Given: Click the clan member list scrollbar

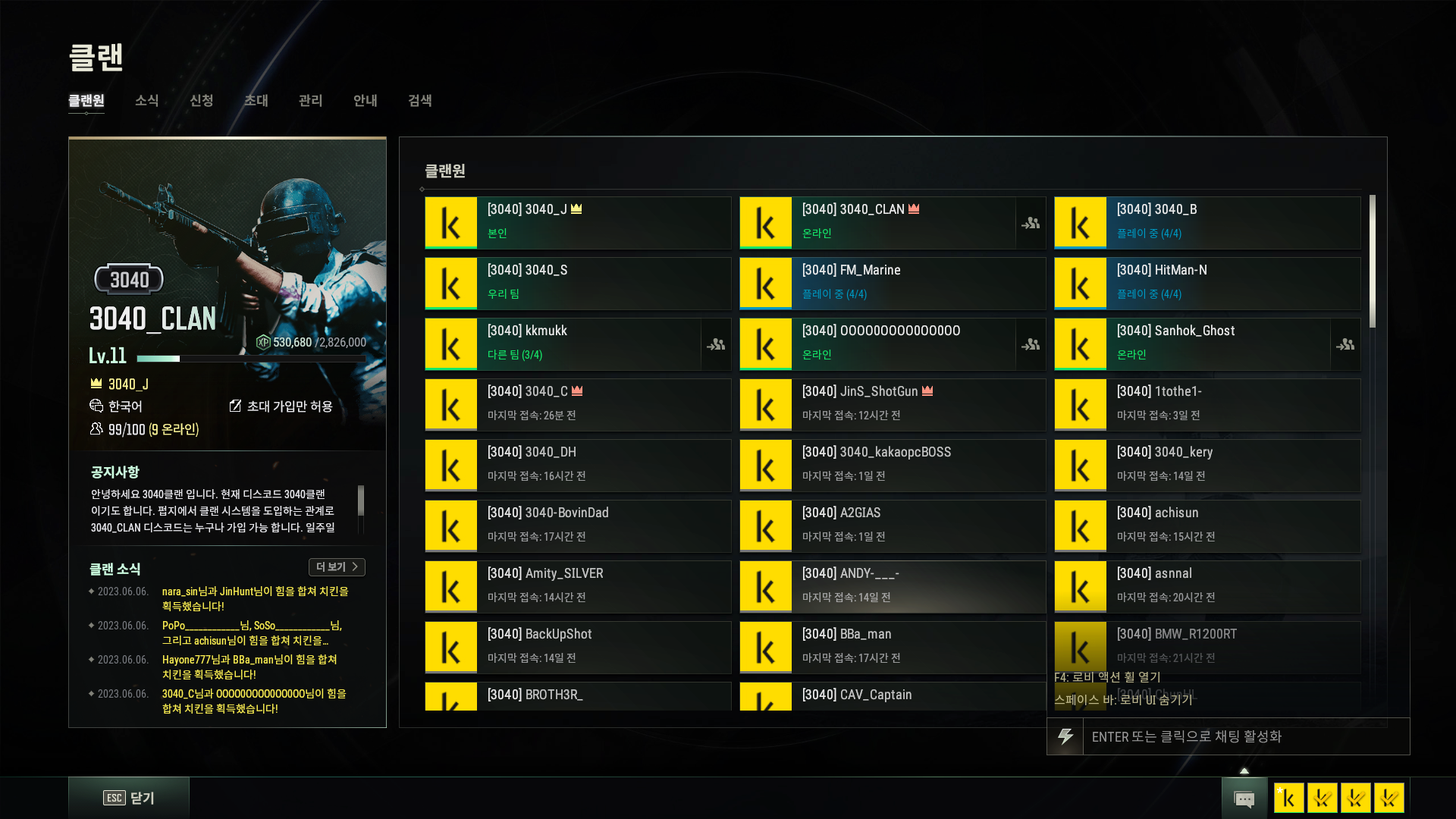Looking at the screenshot, I should pos(1373,262).
